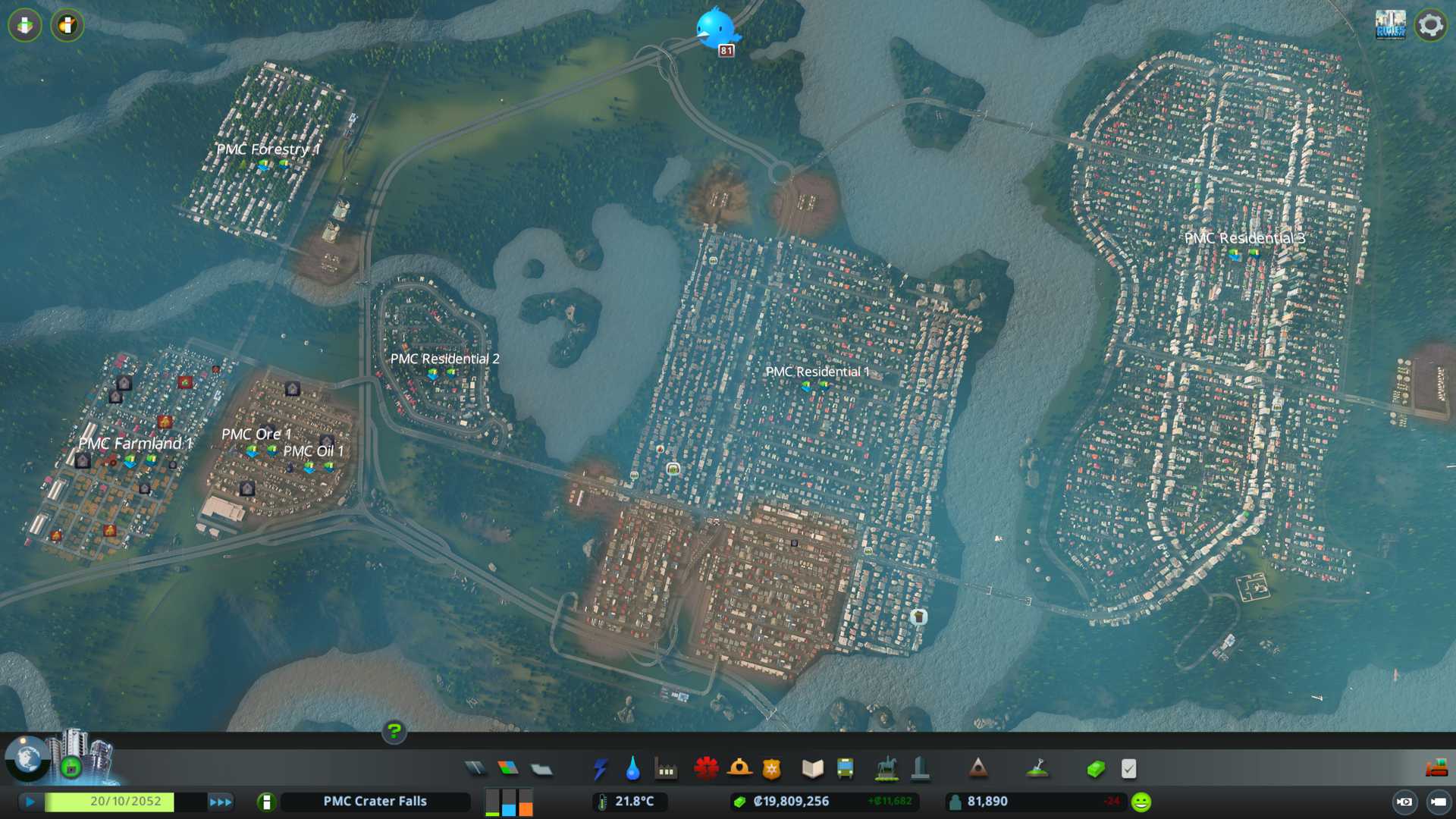Open the red healthcare menu
Image resolution: width=1456 pixels, height=819 pixels.
click(706, 769)
